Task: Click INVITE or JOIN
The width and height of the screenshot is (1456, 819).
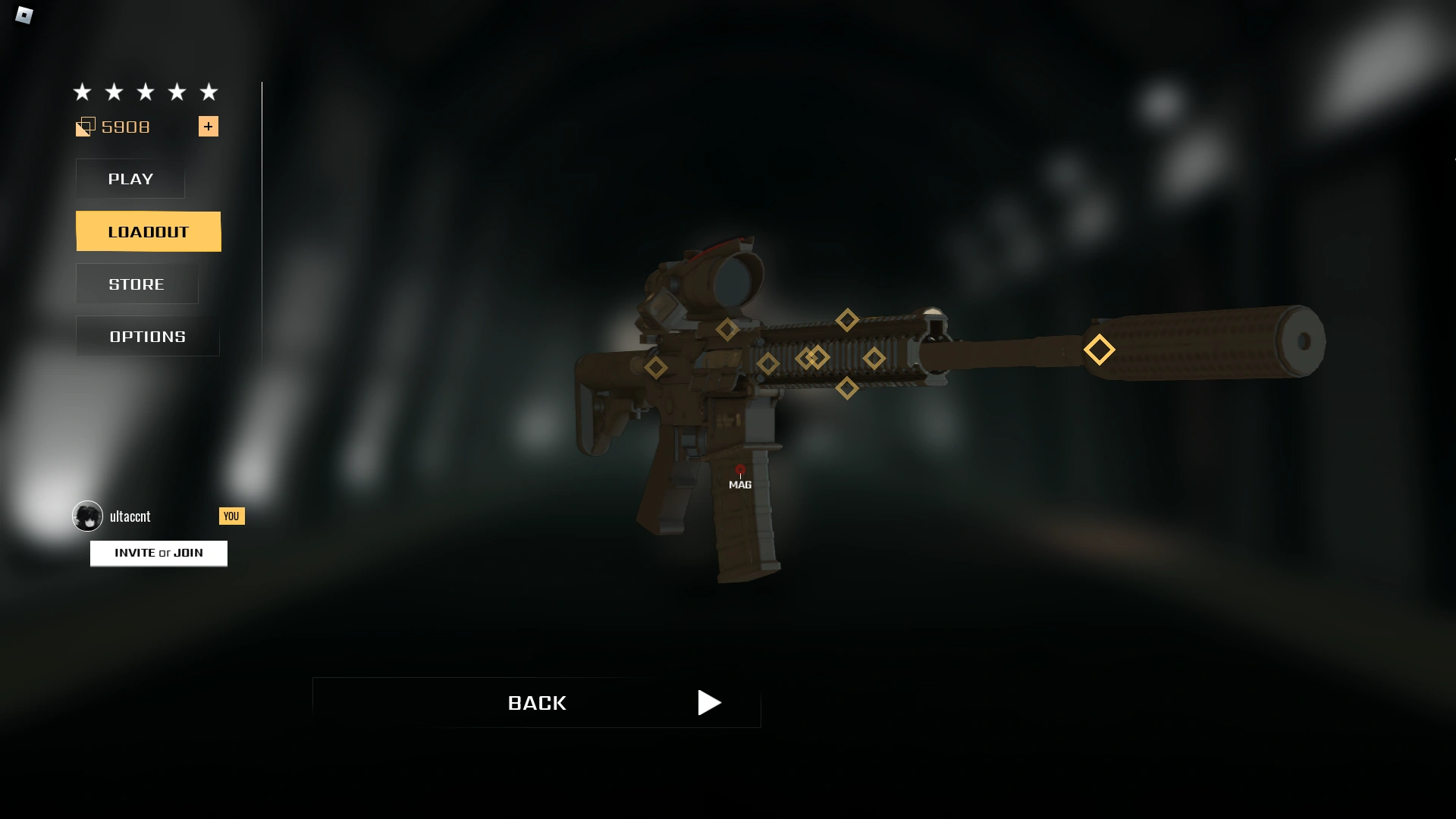Action: (x=158, y=553)
